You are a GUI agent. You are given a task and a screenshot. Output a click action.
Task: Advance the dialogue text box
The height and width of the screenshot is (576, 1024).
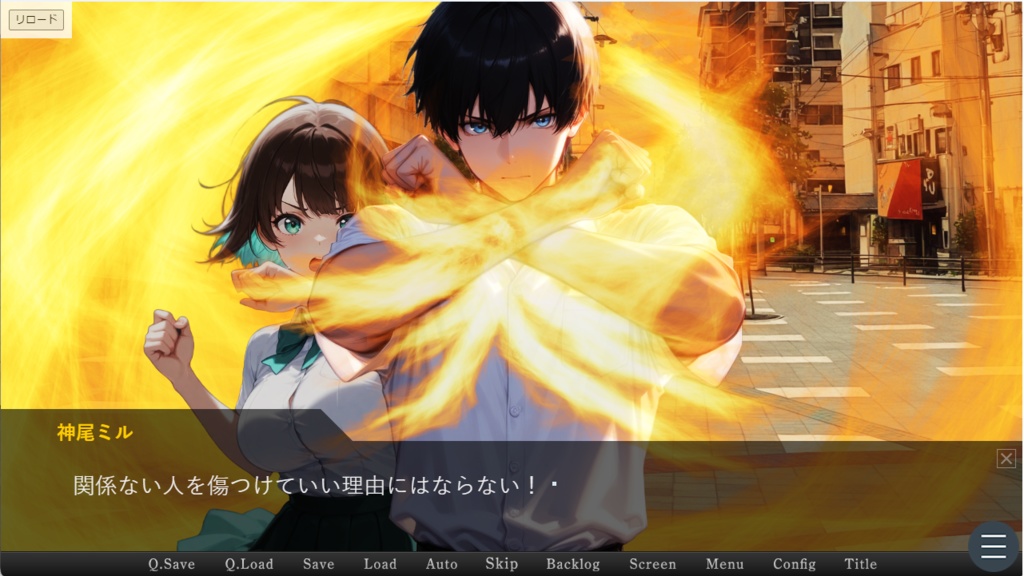[500, 495]
